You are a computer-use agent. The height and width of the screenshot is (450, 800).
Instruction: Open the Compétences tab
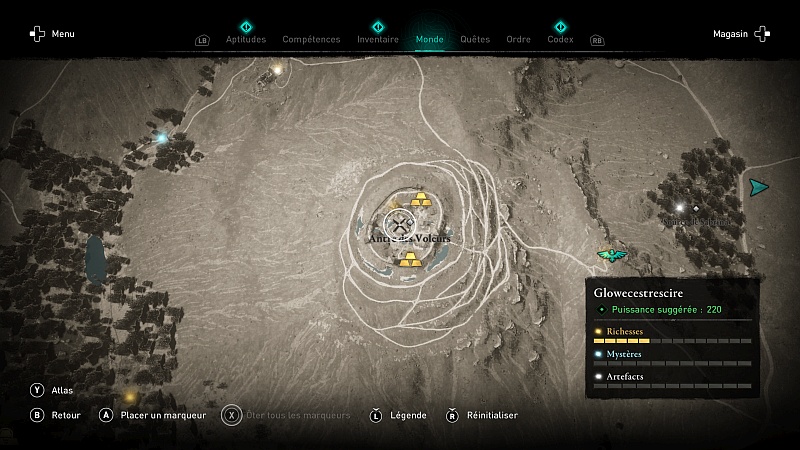tap(311, 39)
